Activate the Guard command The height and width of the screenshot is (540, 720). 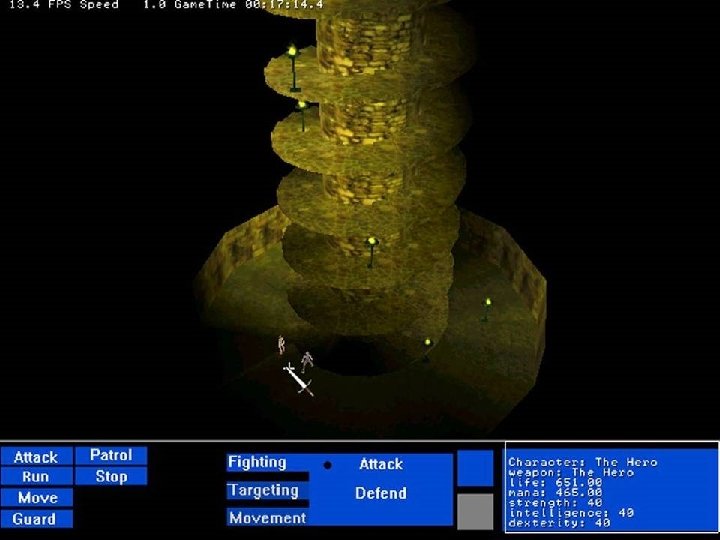36,519
